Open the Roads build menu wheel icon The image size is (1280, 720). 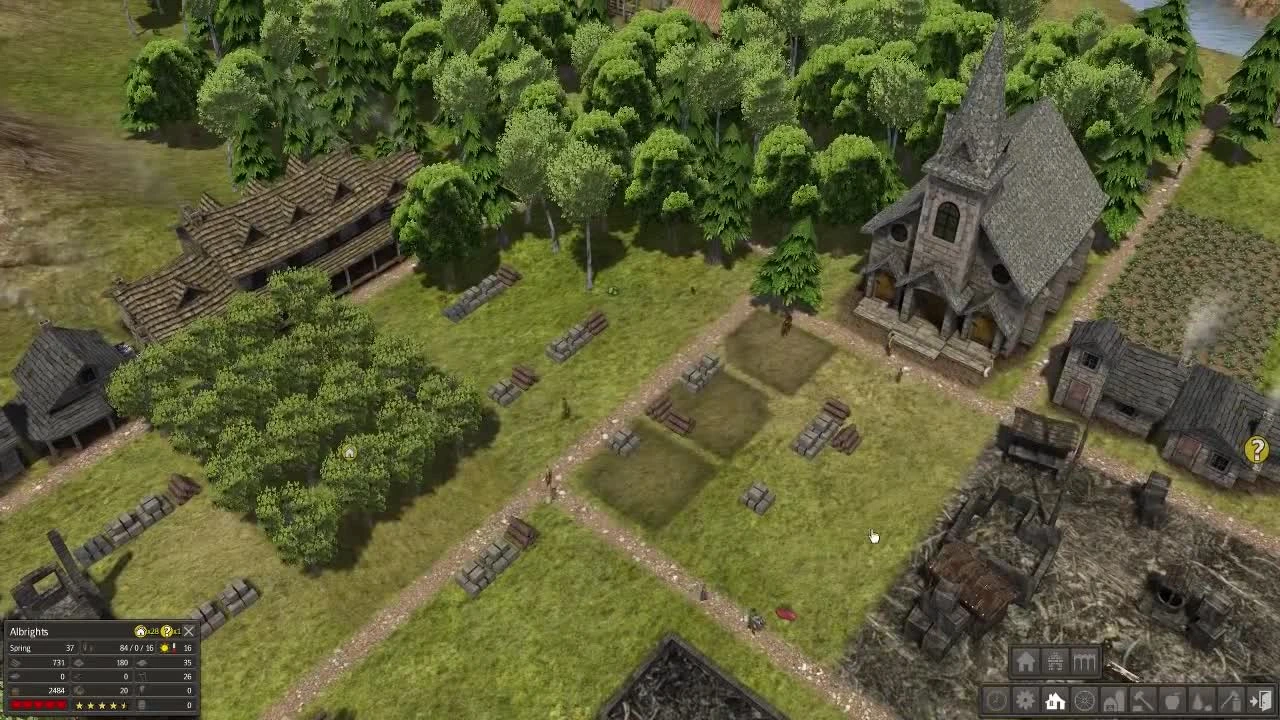(1082, 700)
